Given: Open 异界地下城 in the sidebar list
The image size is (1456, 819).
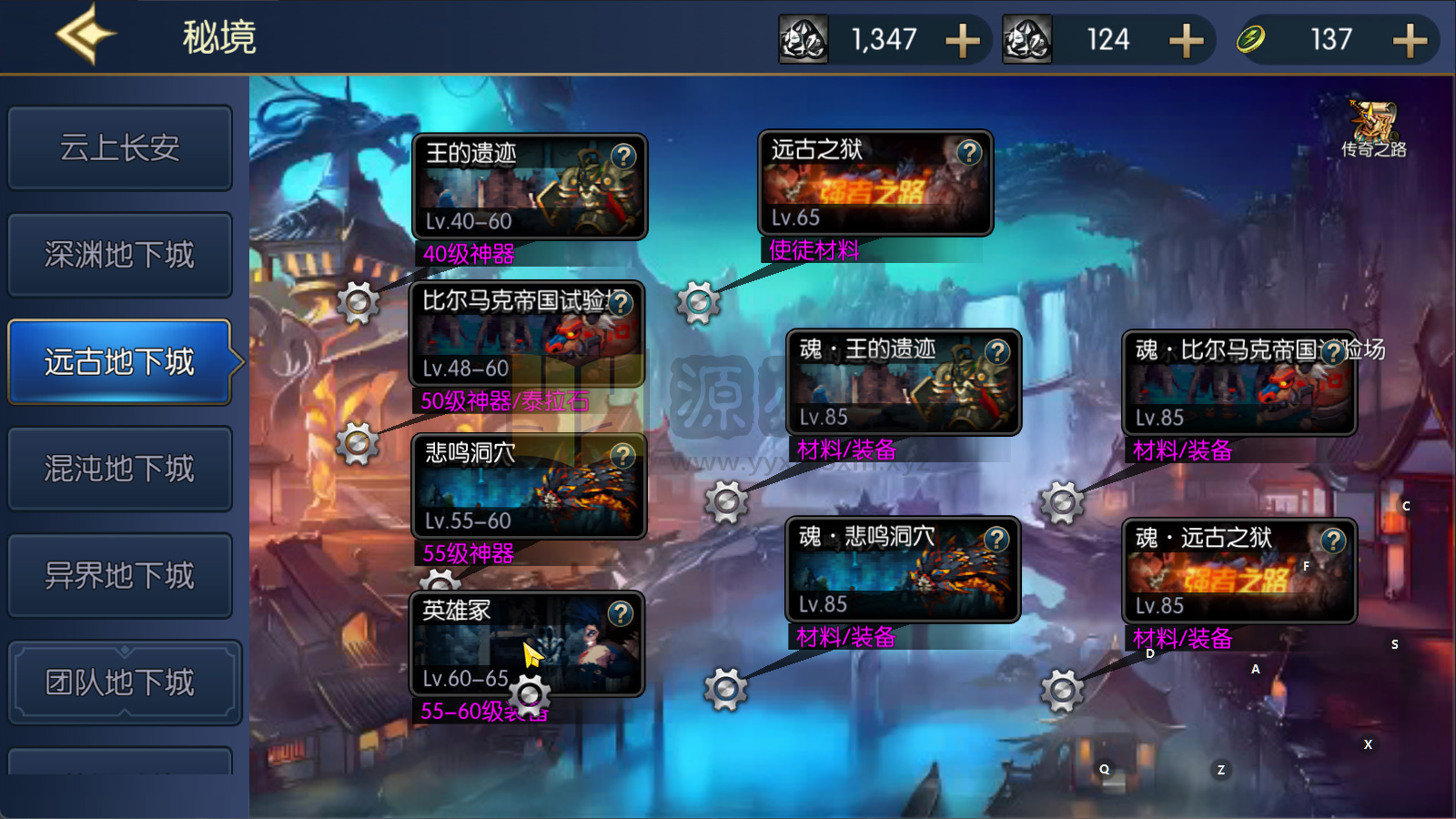Looking at the screenshot, I should (x=119, y=575).
